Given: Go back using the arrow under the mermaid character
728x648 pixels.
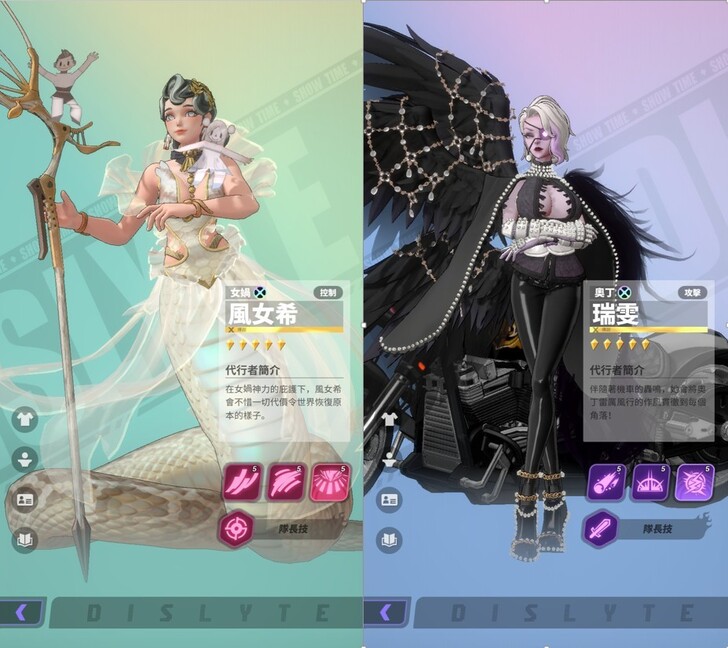Looking at the screenshot, I should click(x=22, y=612).
